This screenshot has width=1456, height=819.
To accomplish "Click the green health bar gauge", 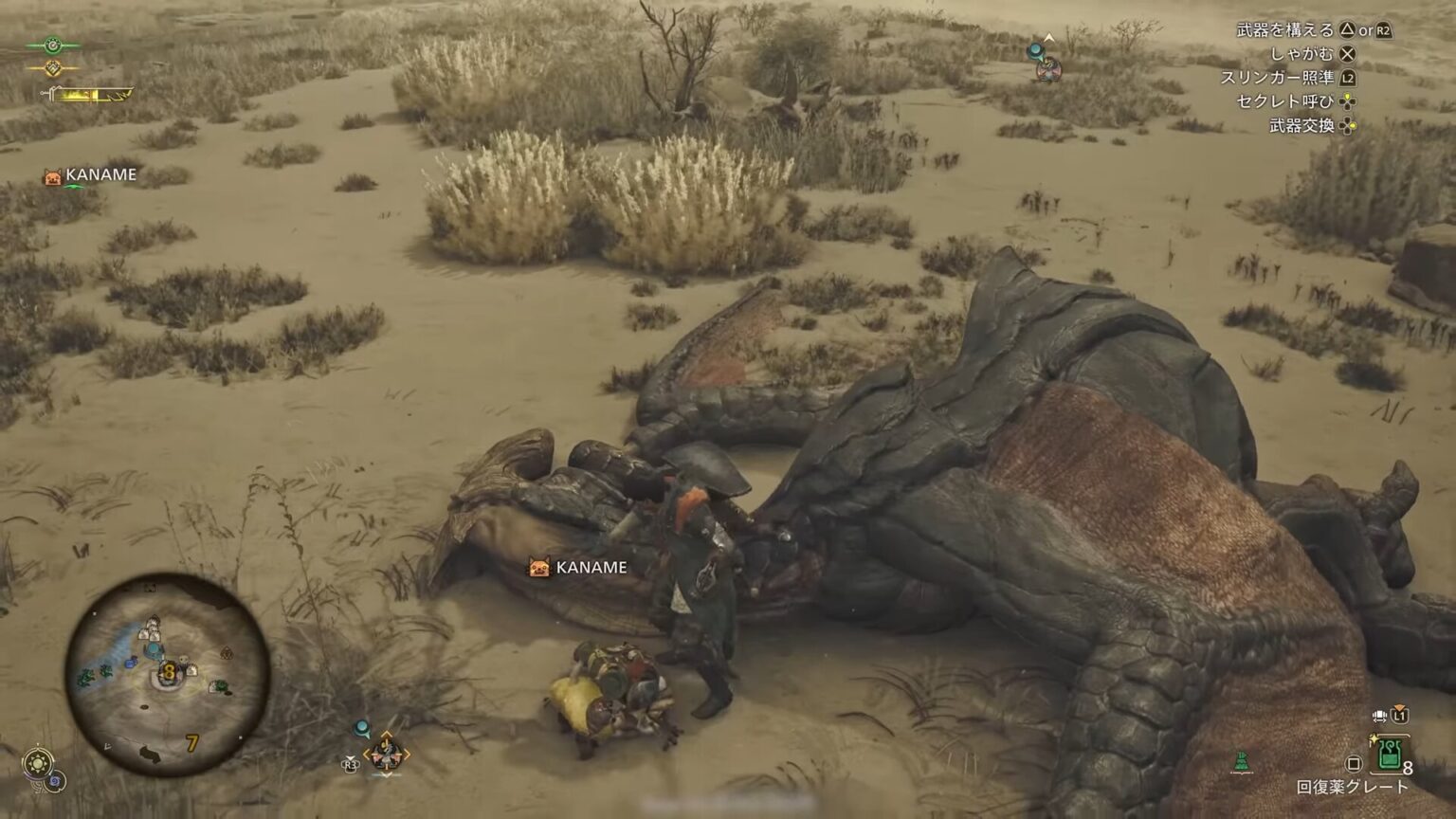I will (53, 45).
